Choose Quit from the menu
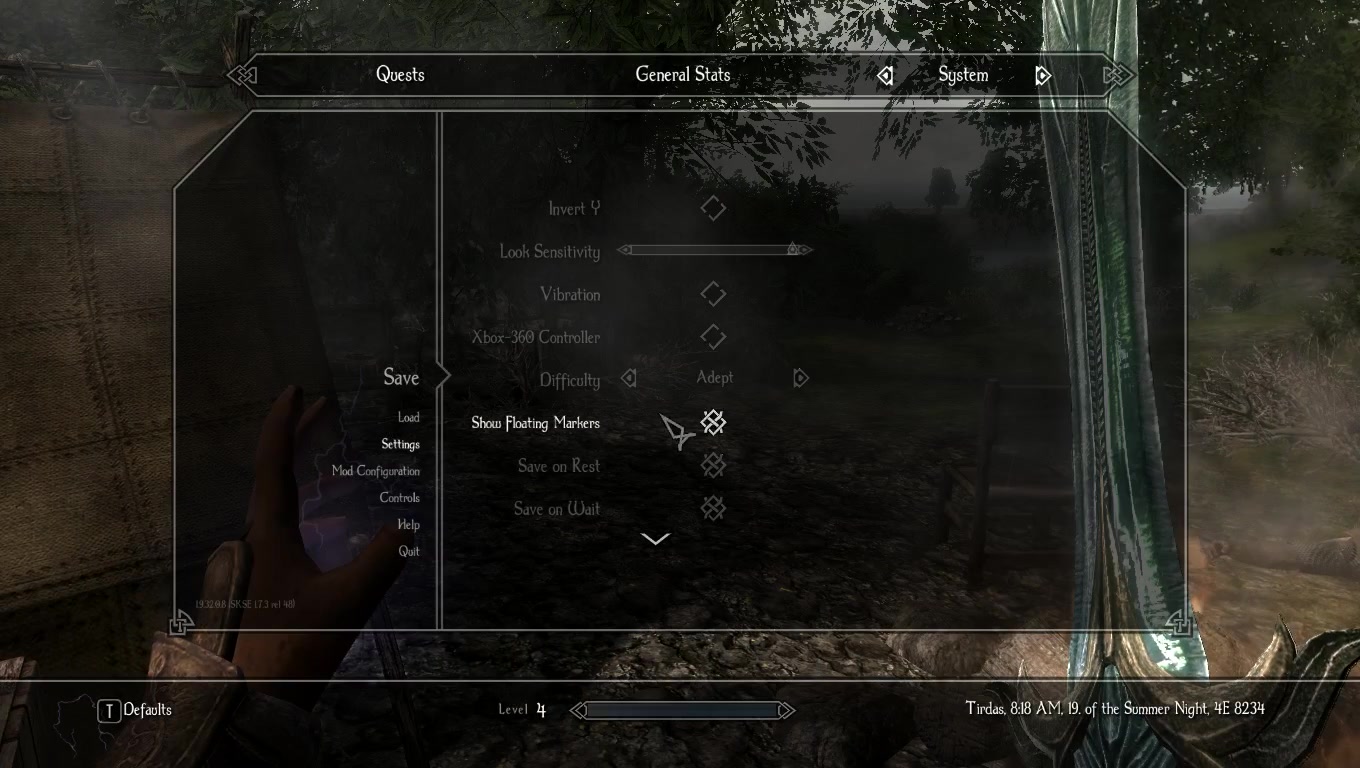 tap(409, 551)
